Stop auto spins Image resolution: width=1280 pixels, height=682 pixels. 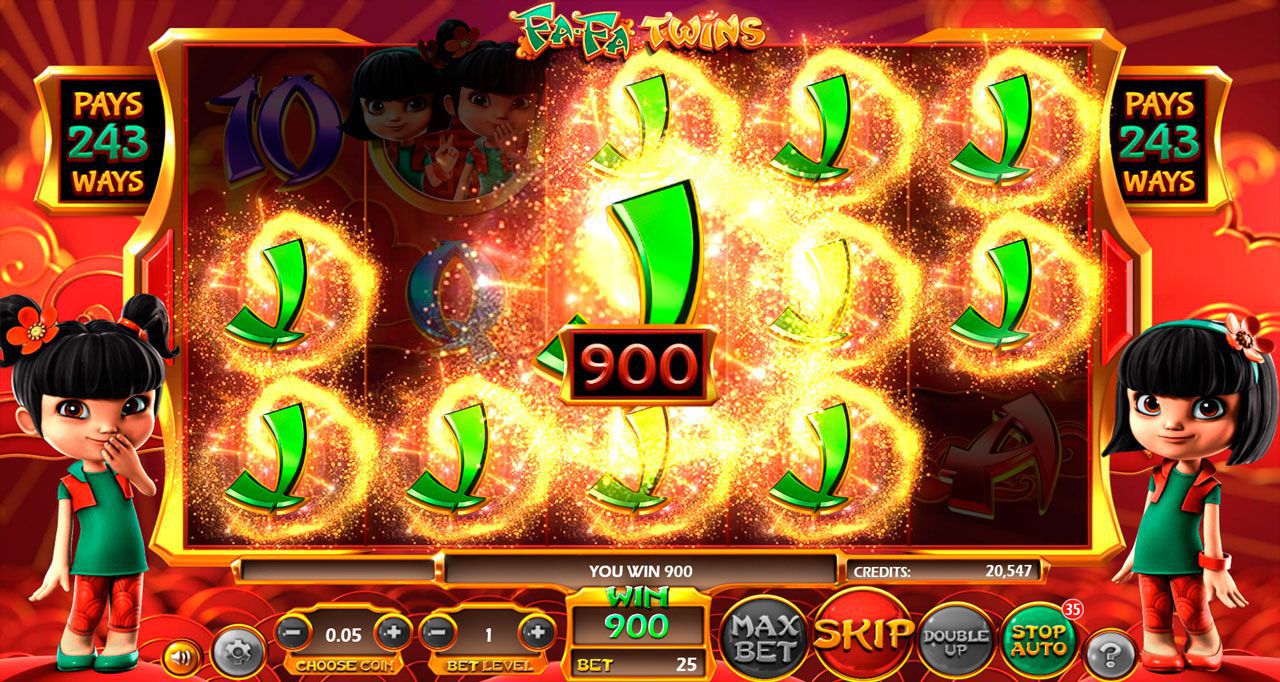coord(1039,640)
